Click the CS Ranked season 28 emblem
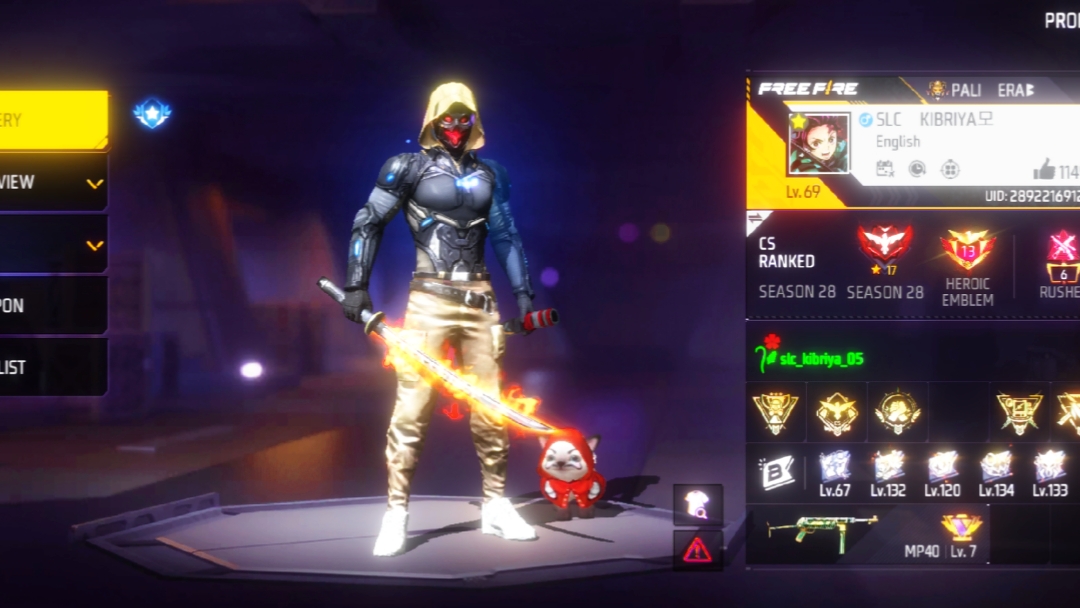This screenshot has width=1080, height=608. pyautogui.click(x=885, y=246)
